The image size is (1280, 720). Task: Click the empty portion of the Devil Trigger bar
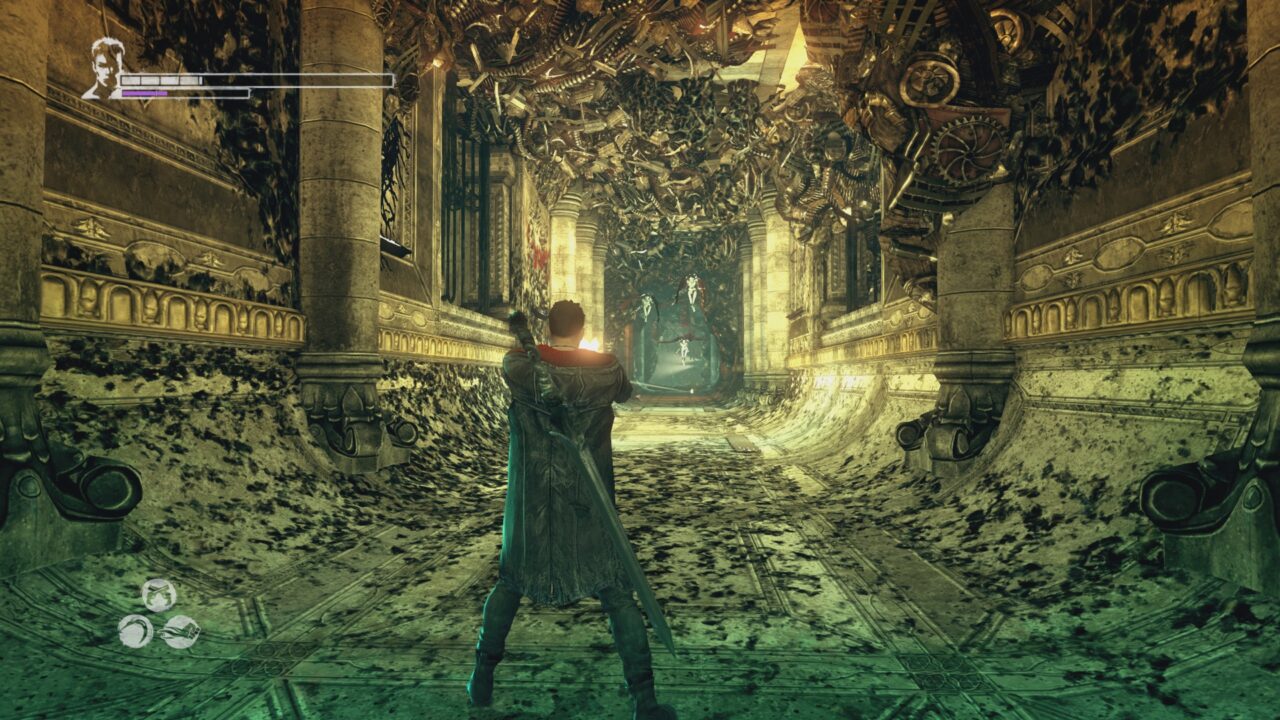(x=210, y=92)
